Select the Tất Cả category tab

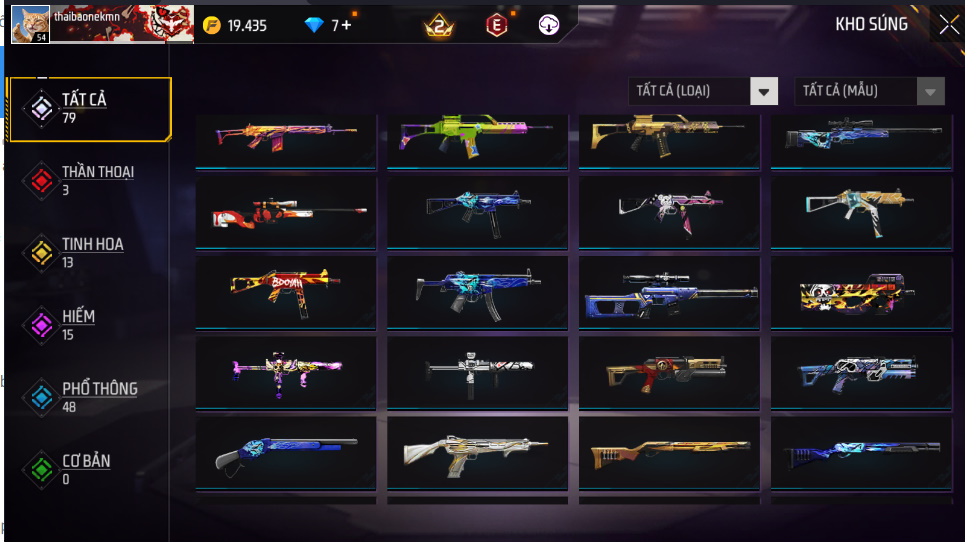coord(88,107)
